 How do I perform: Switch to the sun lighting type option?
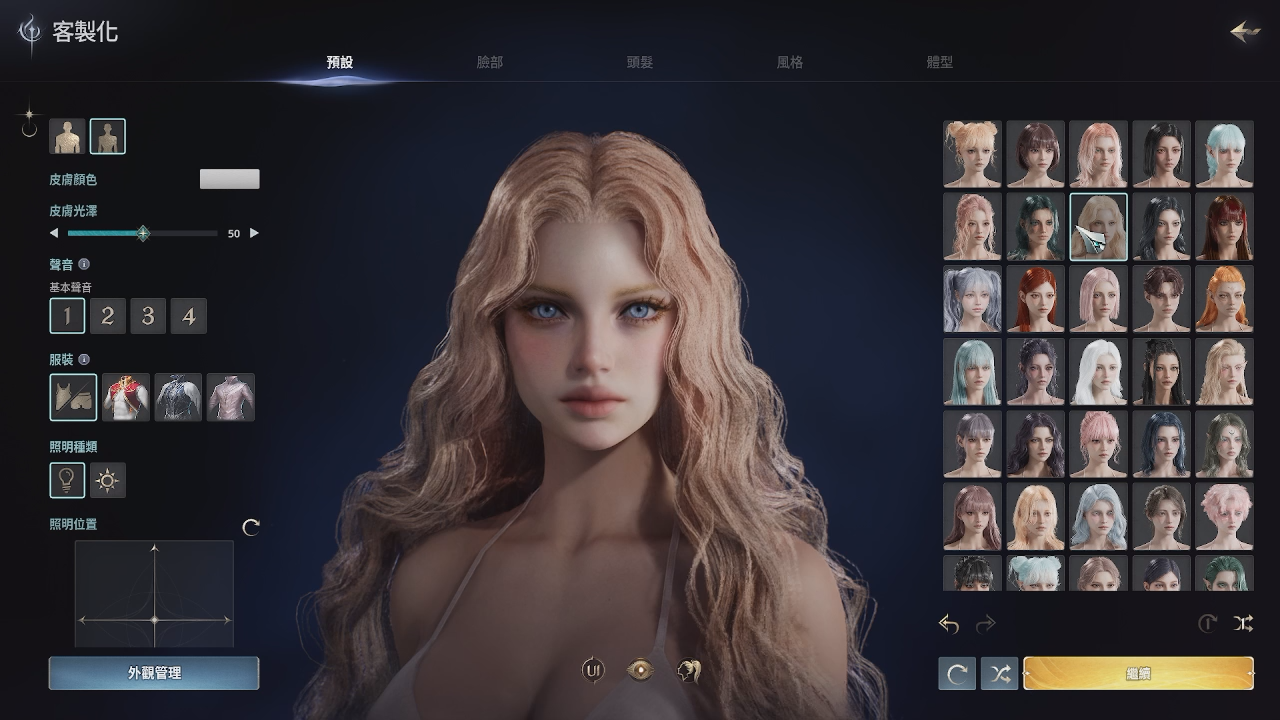107,480
